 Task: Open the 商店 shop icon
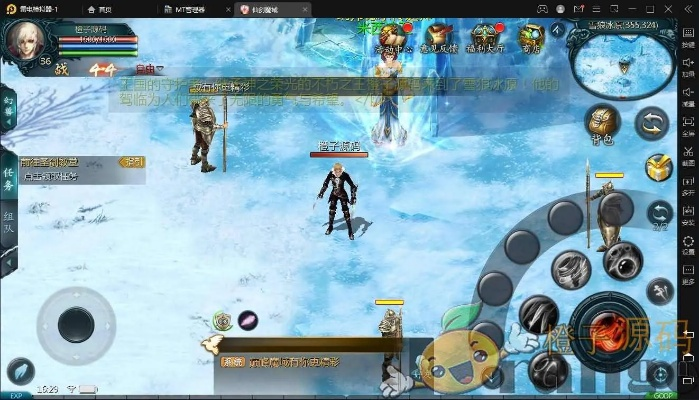531,39
